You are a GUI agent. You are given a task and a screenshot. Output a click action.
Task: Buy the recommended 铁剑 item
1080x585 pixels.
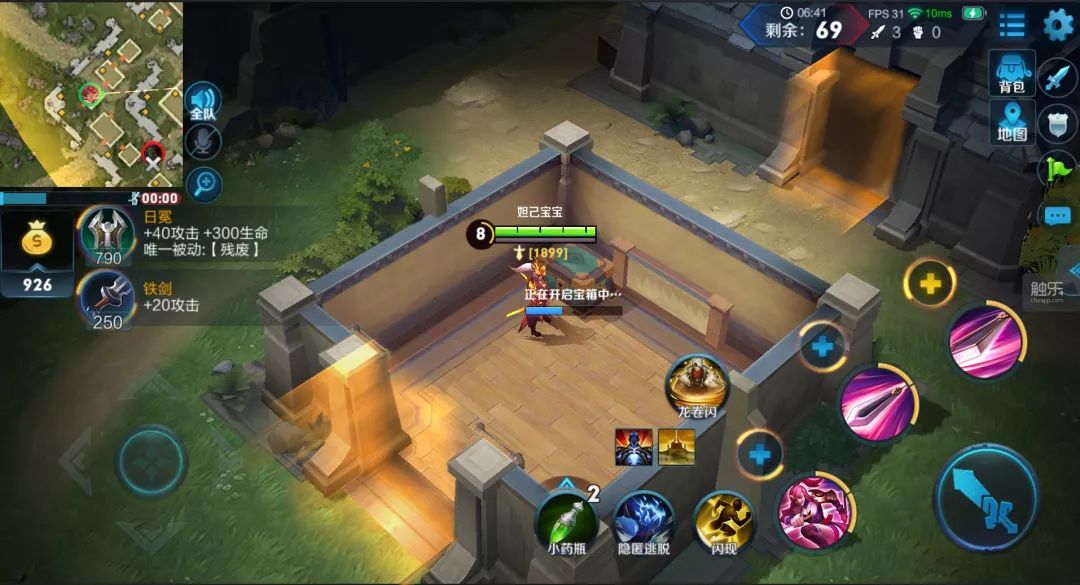(x=107, y=301)
